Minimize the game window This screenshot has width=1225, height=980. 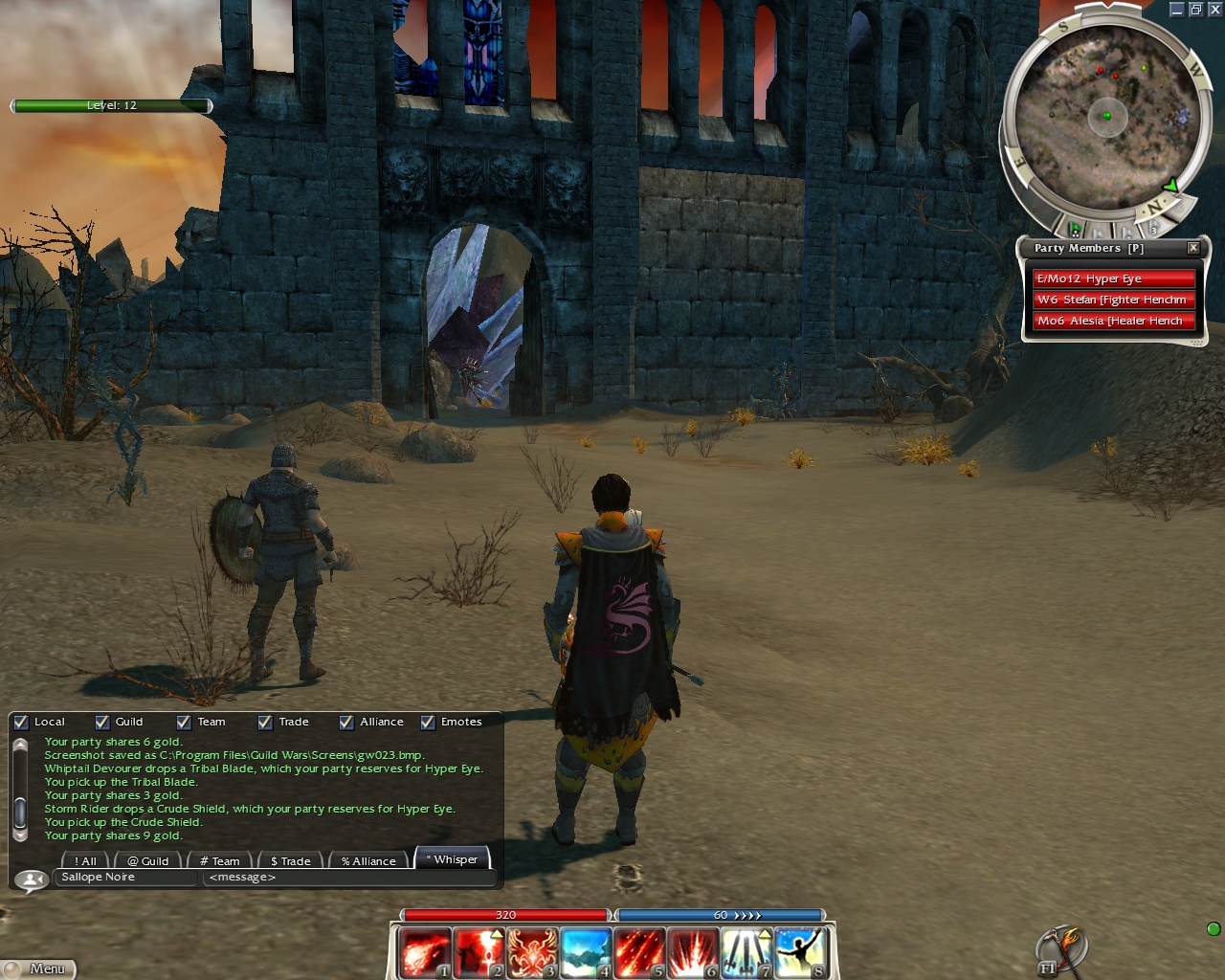(1177, 10)
